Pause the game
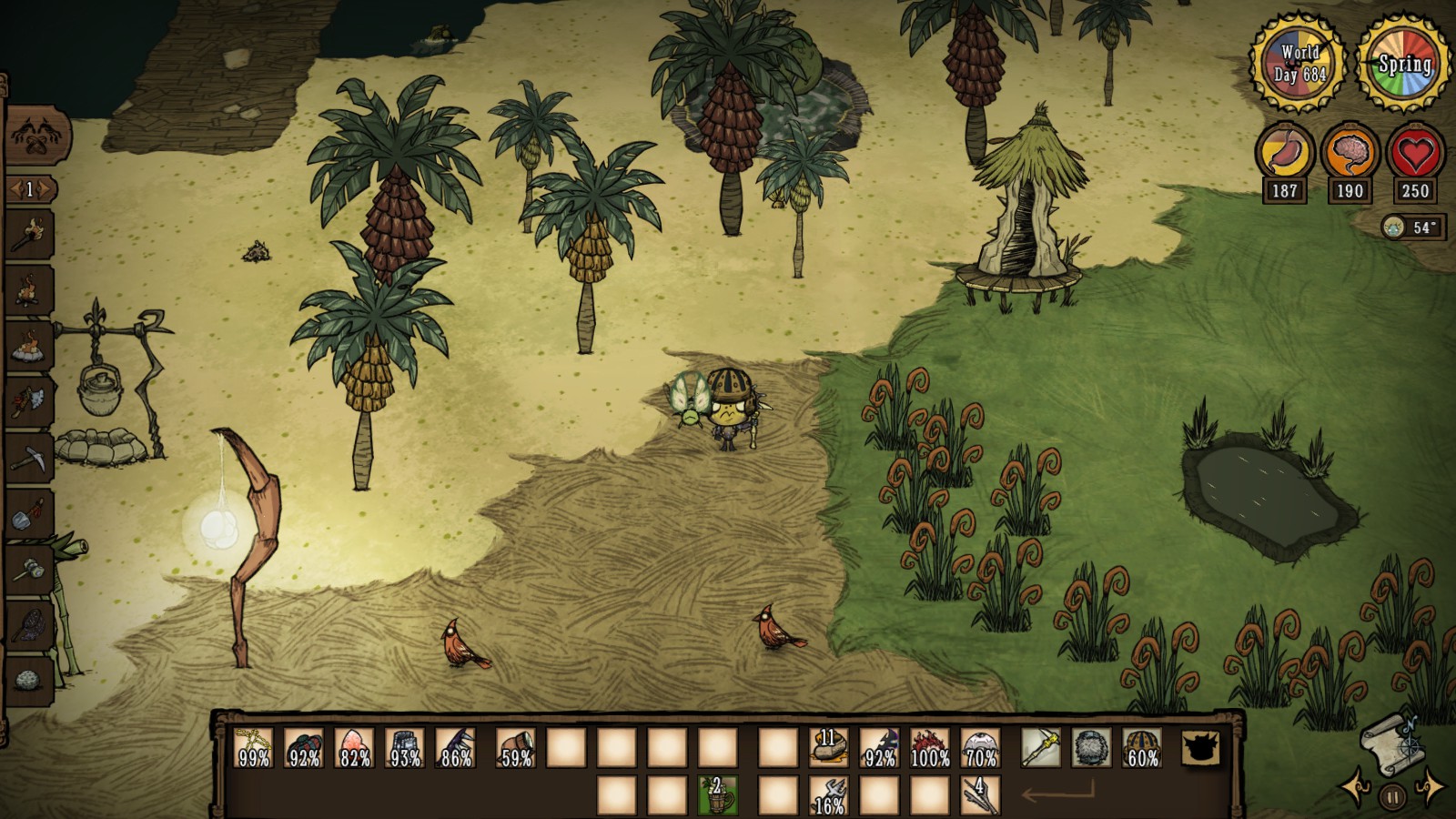 coord(1391,797)
